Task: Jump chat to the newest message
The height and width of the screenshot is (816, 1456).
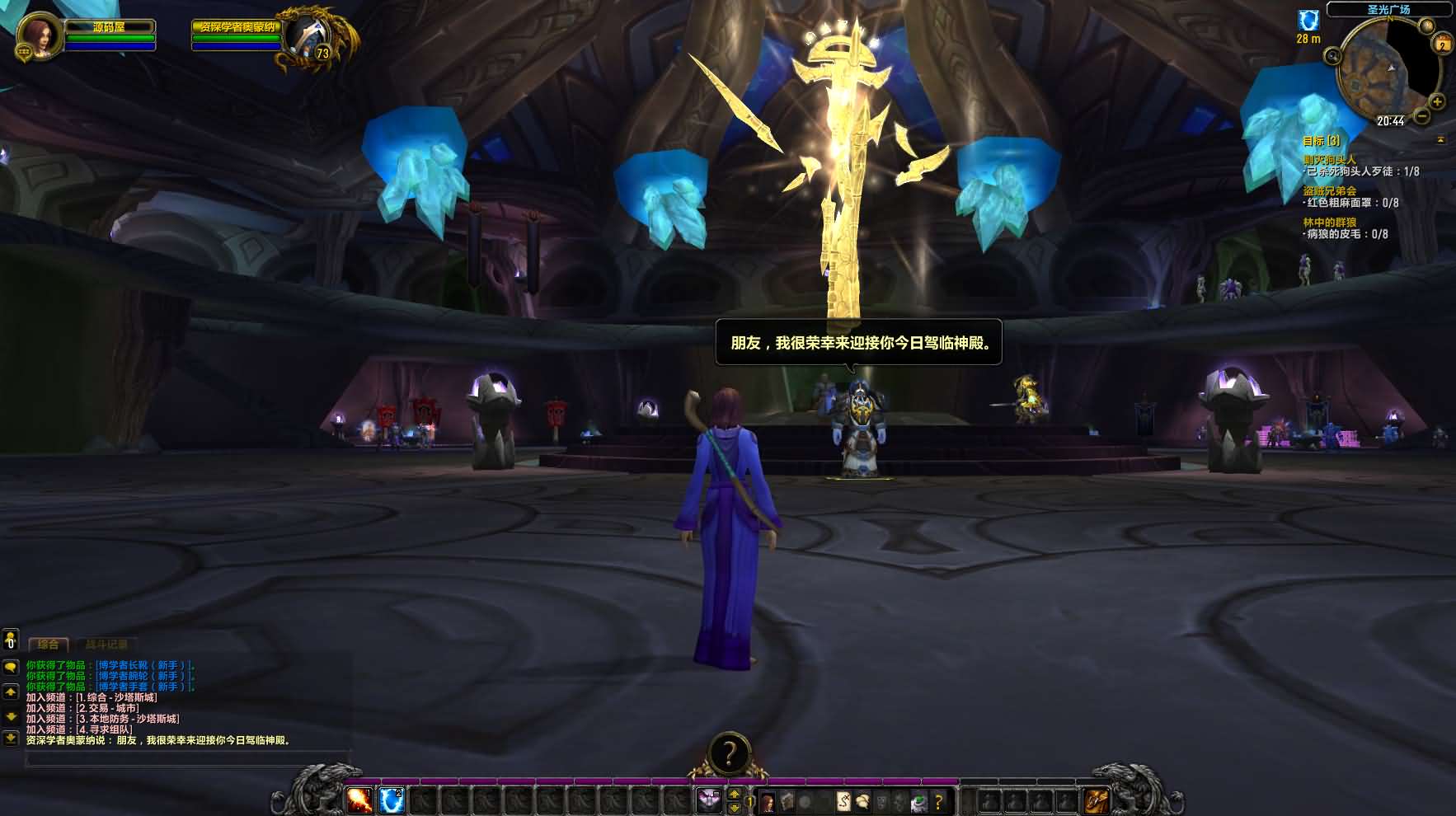Action: coord(11,739)
